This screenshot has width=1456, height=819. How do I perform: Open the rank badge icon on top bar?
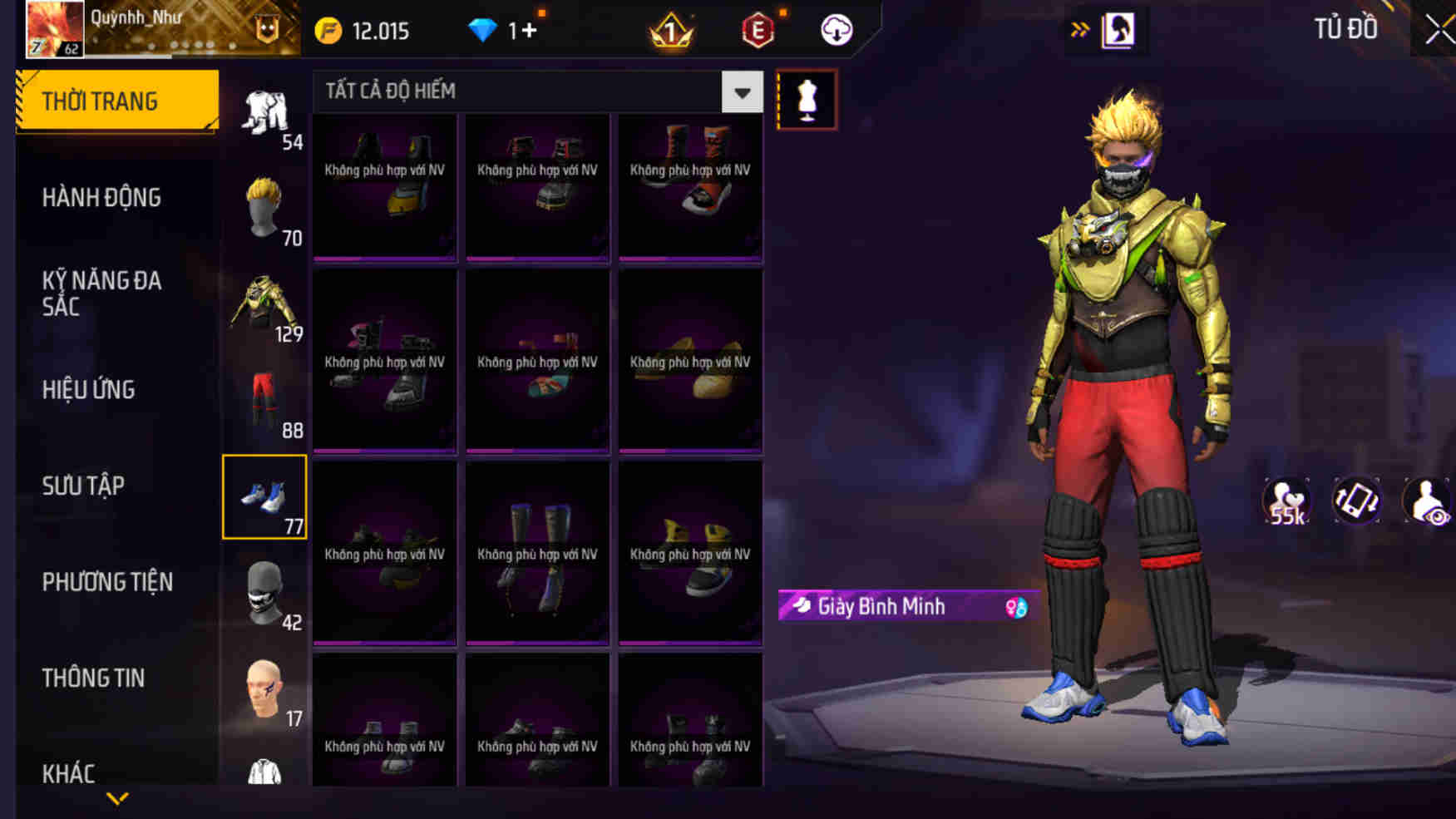(670, 30)
